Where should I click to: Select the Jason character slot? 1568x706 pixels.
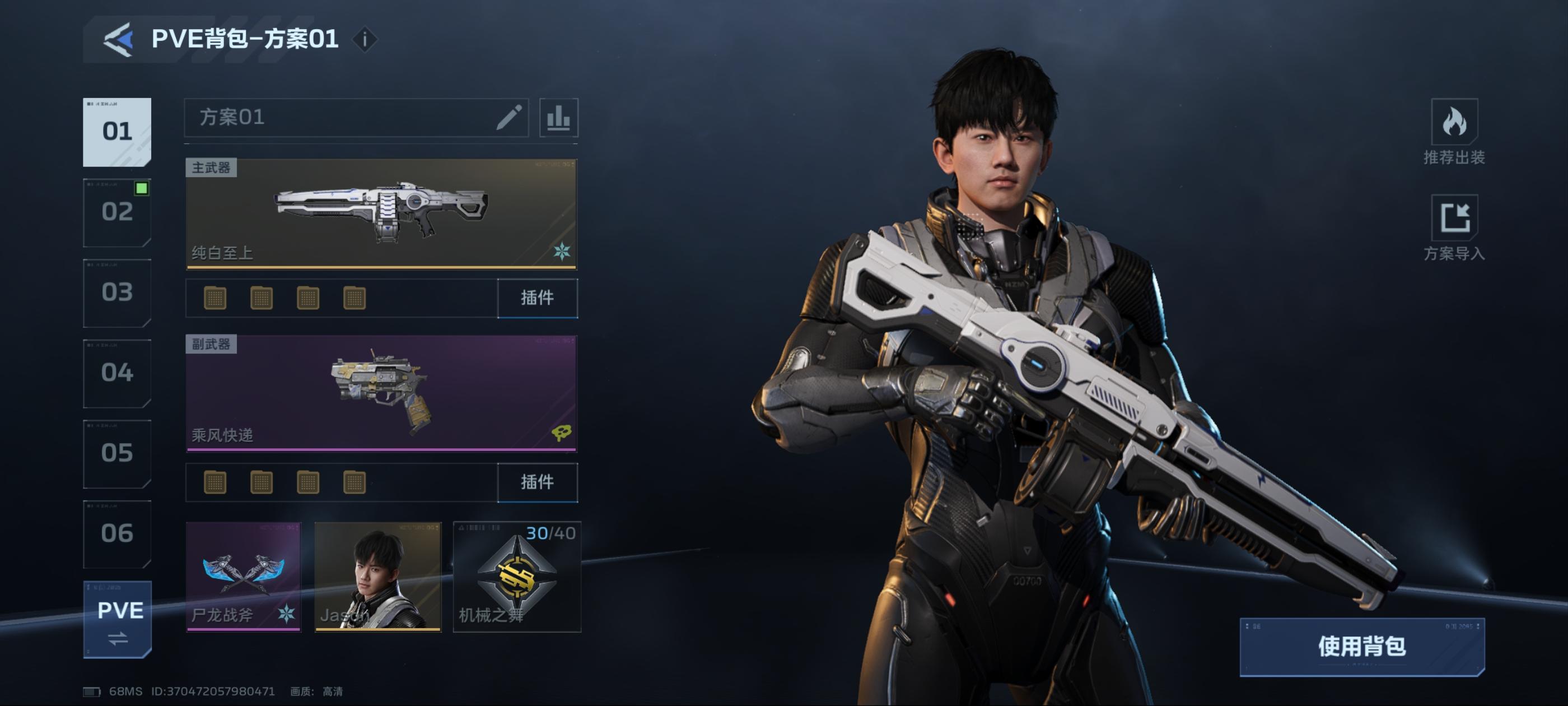pyautogui.click(x=377, y=576)
